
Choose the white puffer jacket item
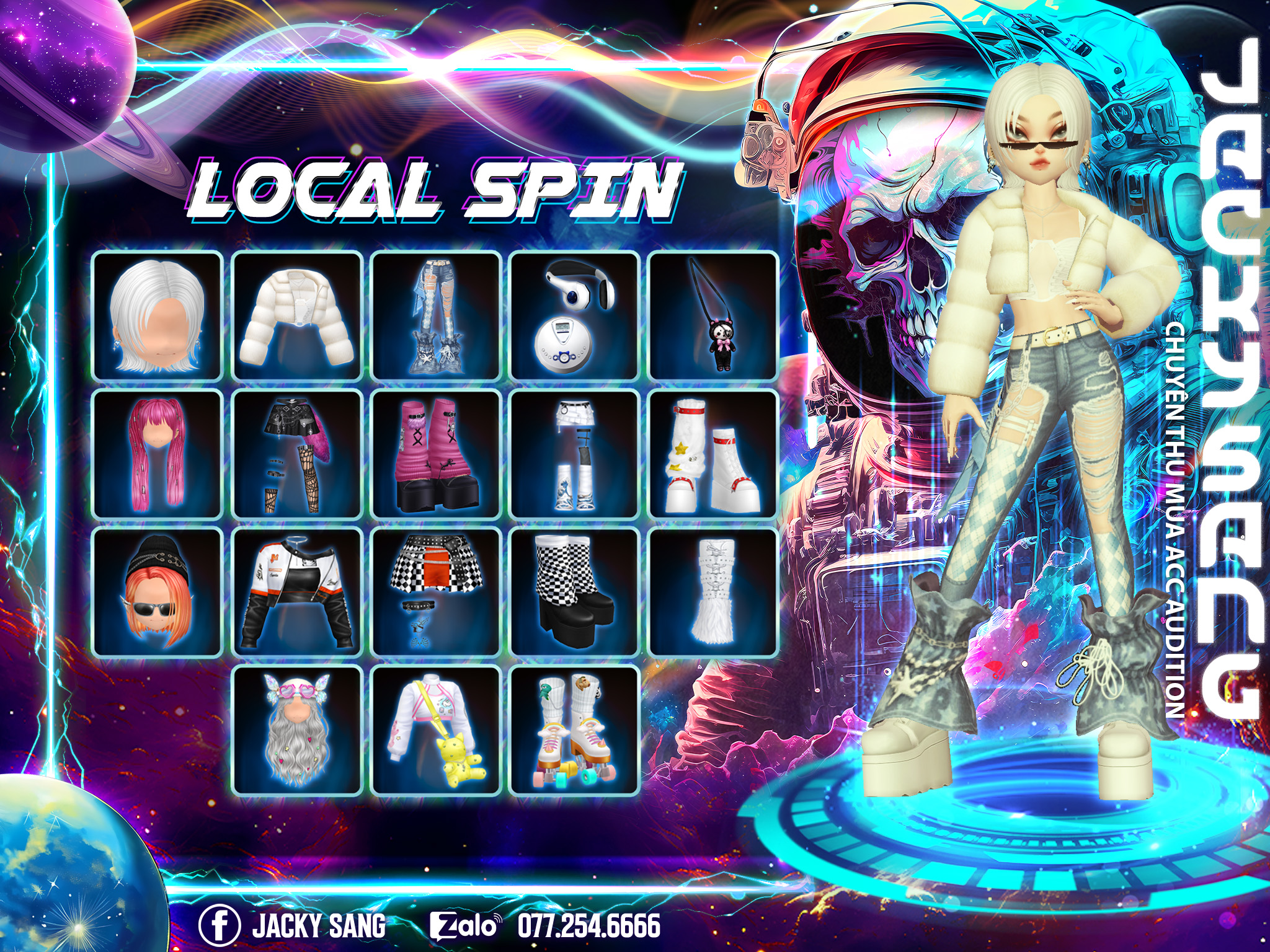(x=297, y=316)
